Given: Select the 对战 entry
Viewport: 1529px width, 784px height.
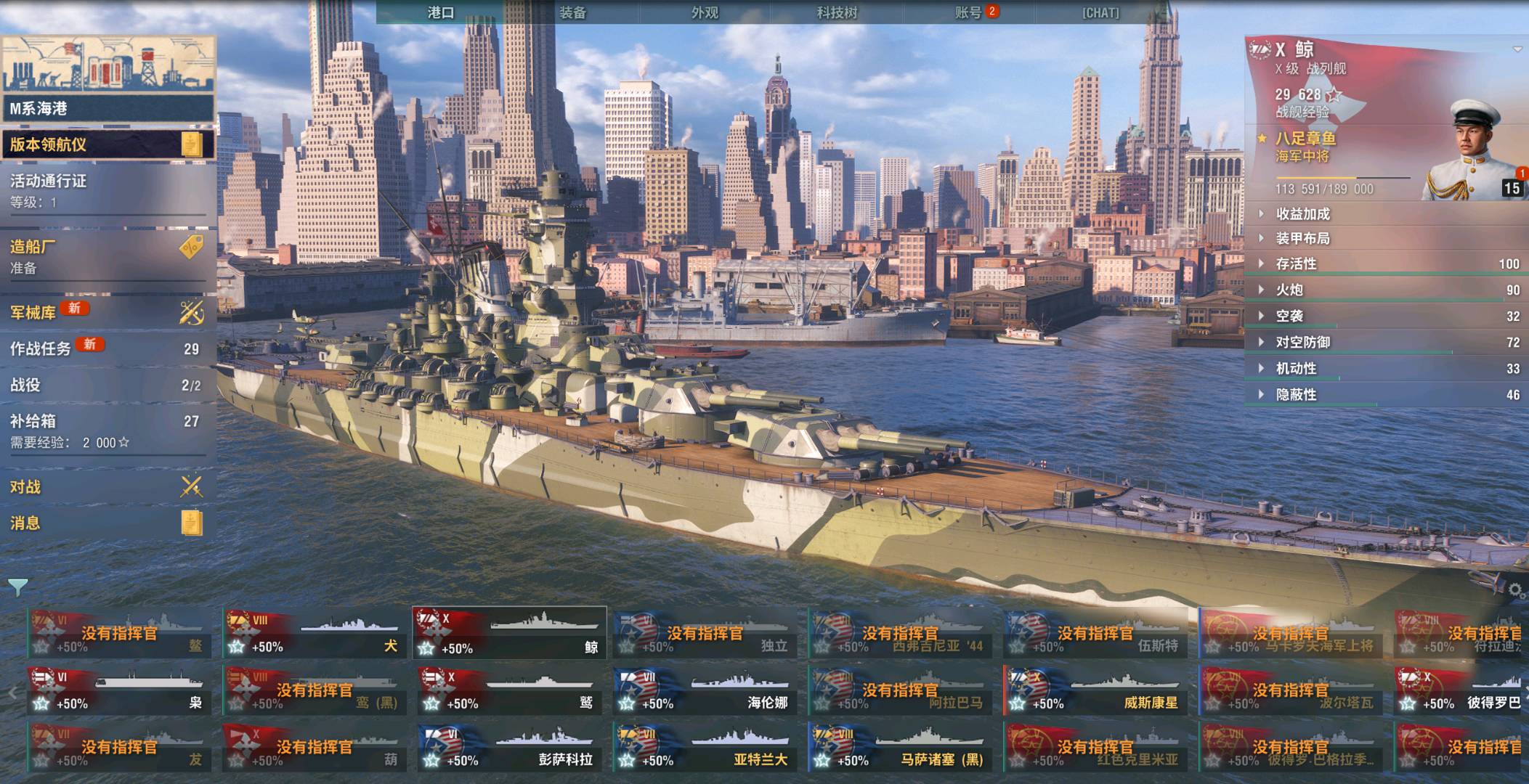Looking at the screenshot, I should click(x=108, y=486).
